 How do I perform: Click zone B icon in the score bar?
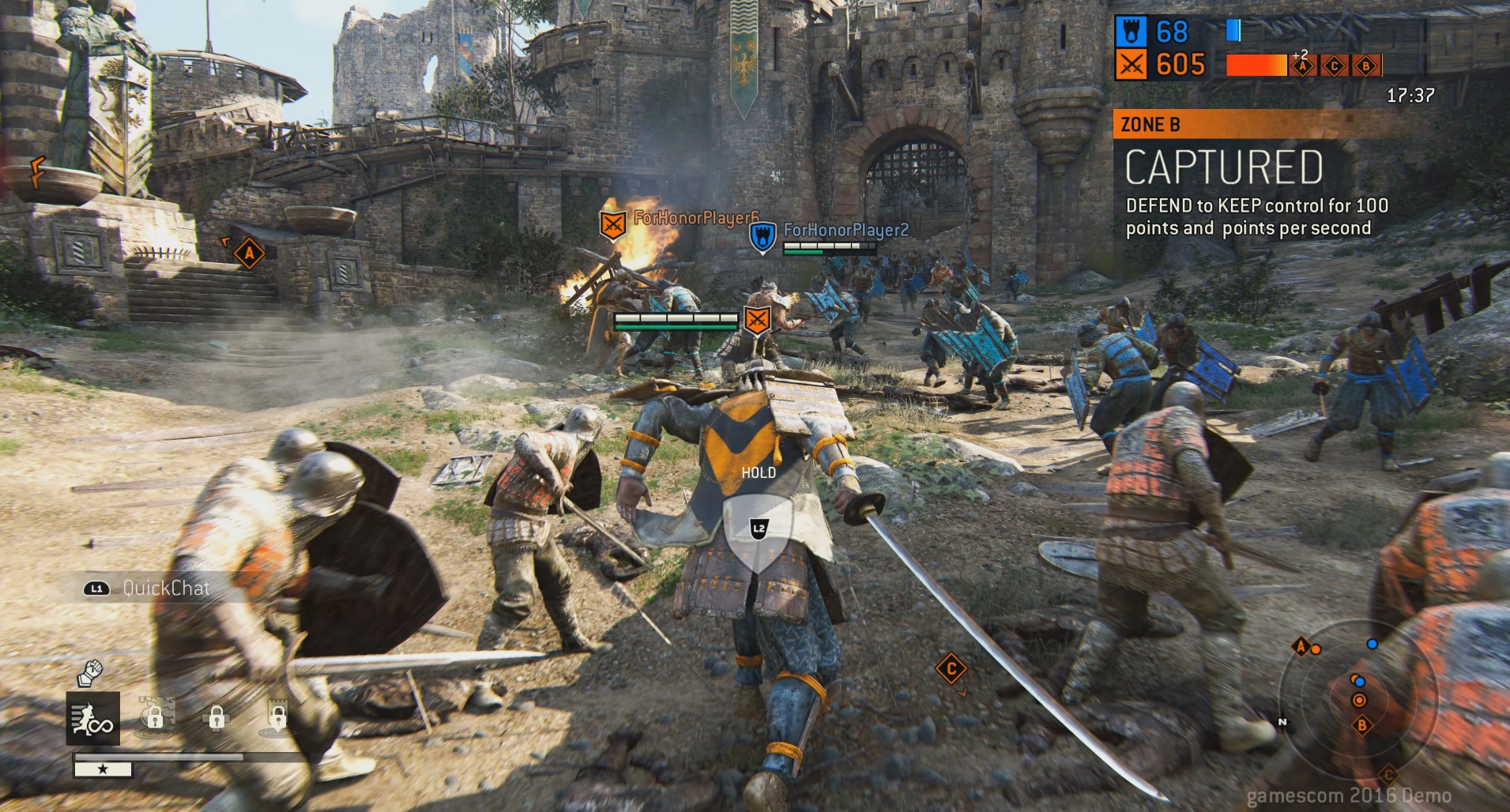pyautogui.click(x=1365, y=66)
